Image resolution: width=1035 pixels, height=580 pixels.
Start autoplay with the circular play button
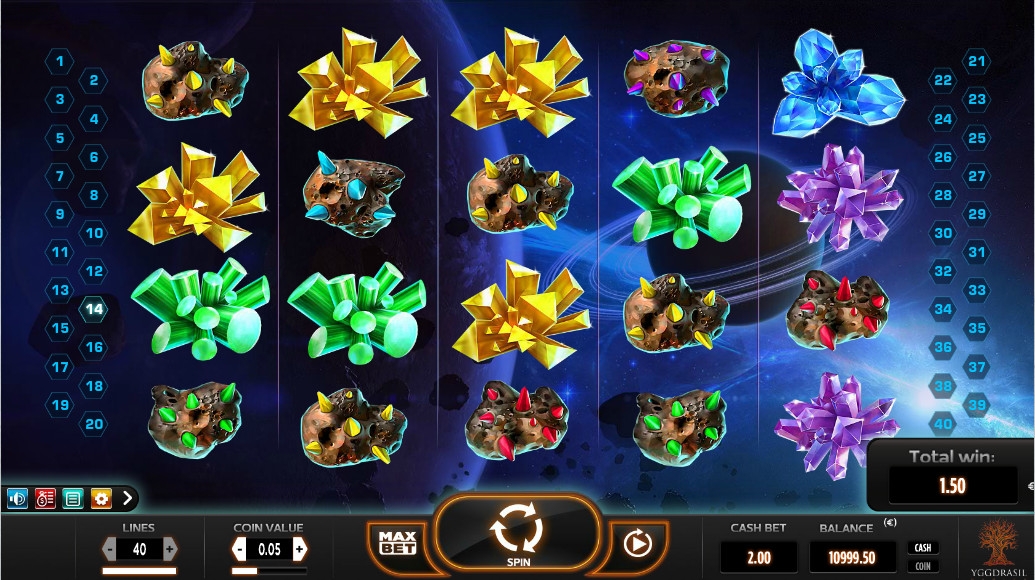coord(635,543)
